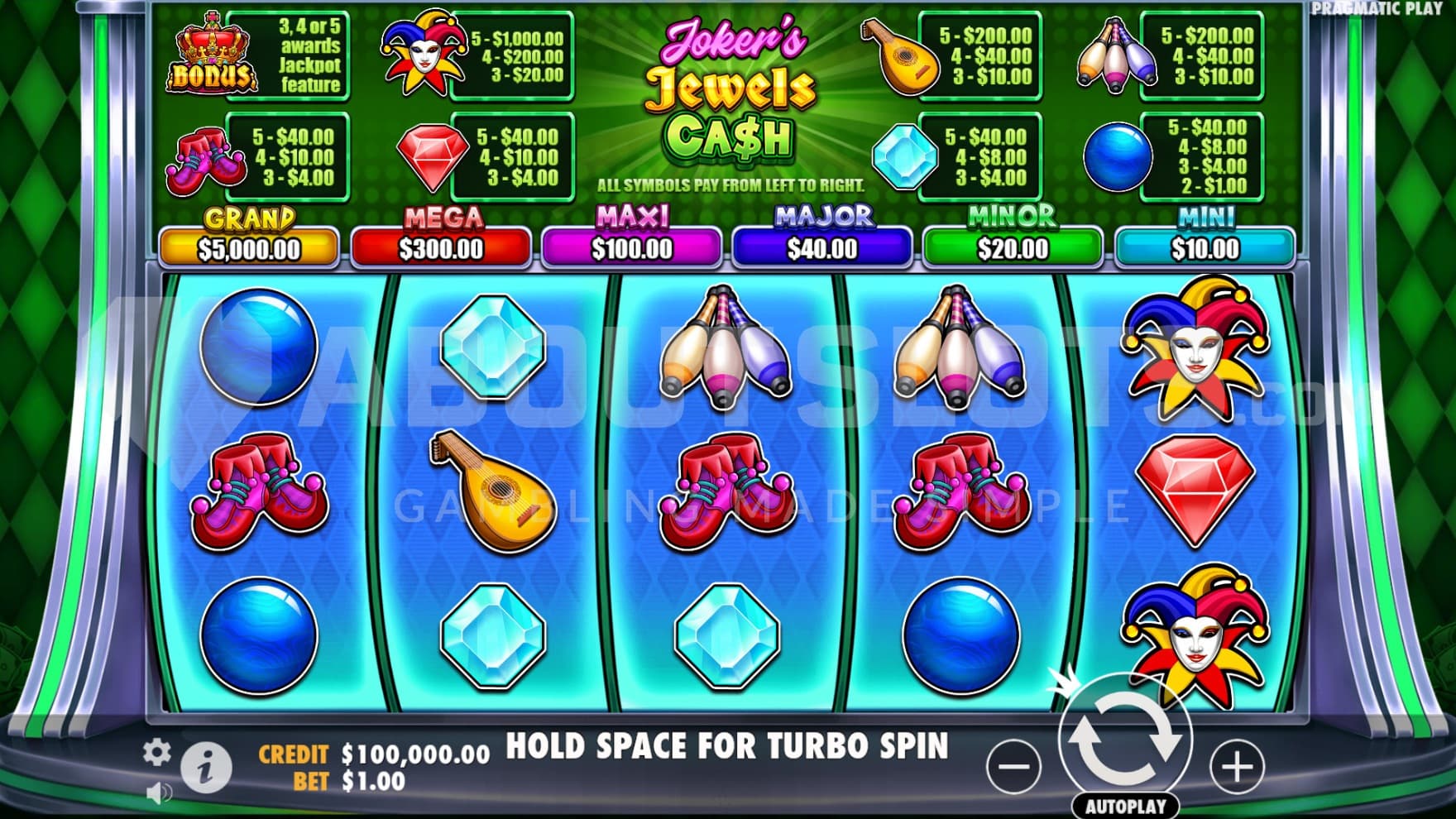
Task: Show the game info paytable
Action: click(x=206, y=767)
